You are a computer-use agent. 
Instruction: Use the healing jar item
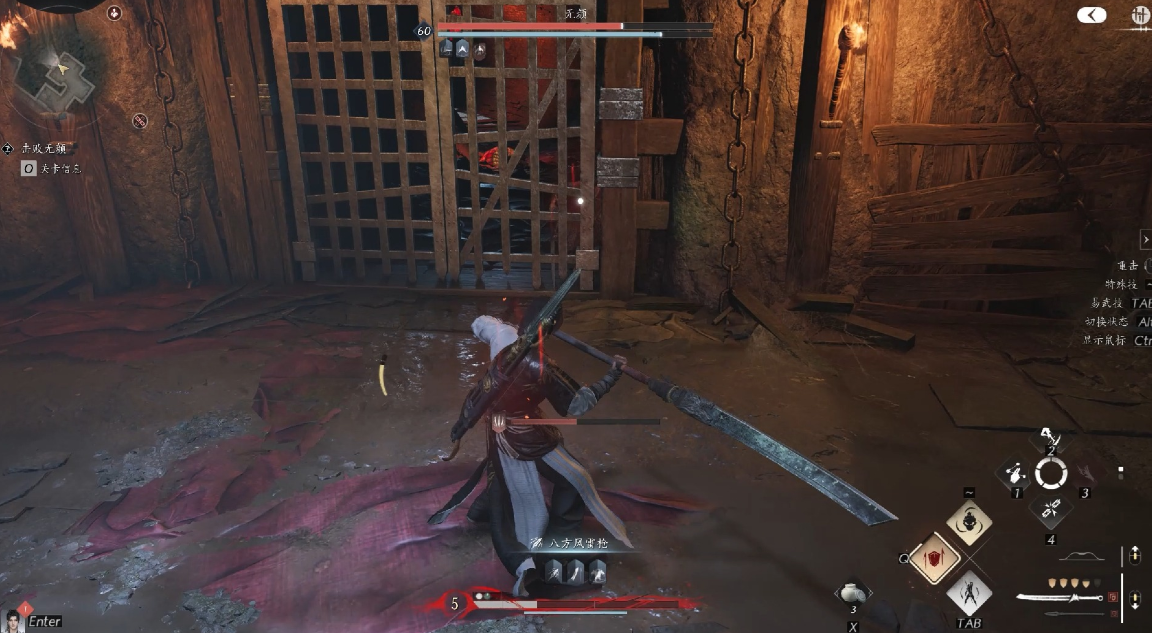(852, 591)
